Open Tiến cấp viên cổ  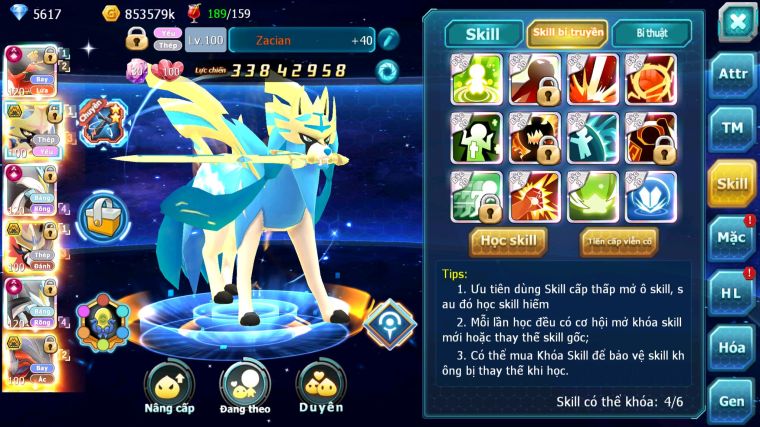pyautogui.click(x=619, y=241)
